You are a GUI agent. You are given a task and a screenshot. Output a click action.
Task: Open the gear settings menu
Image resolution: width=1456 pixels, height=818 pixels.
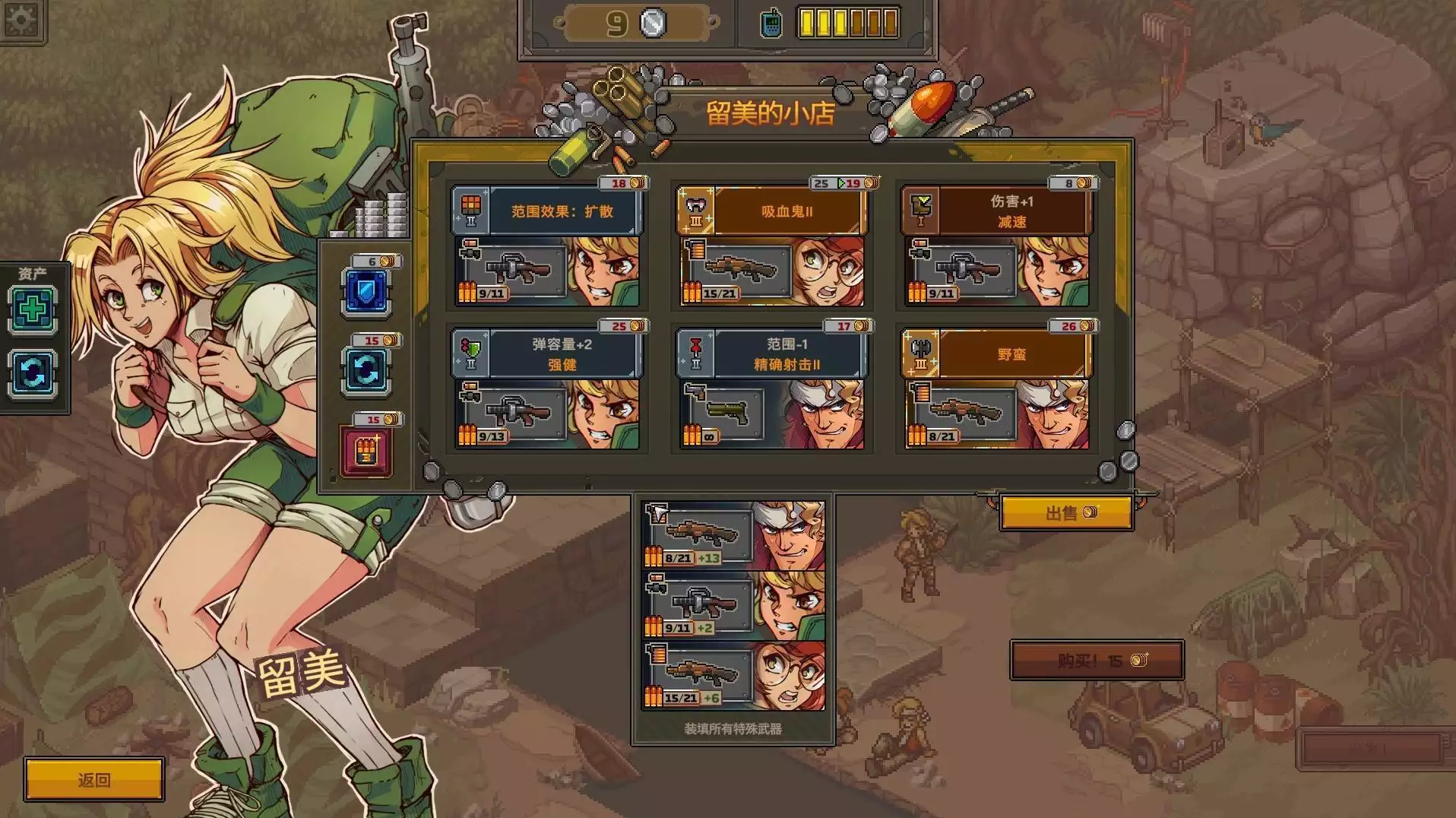coord(21,19)
